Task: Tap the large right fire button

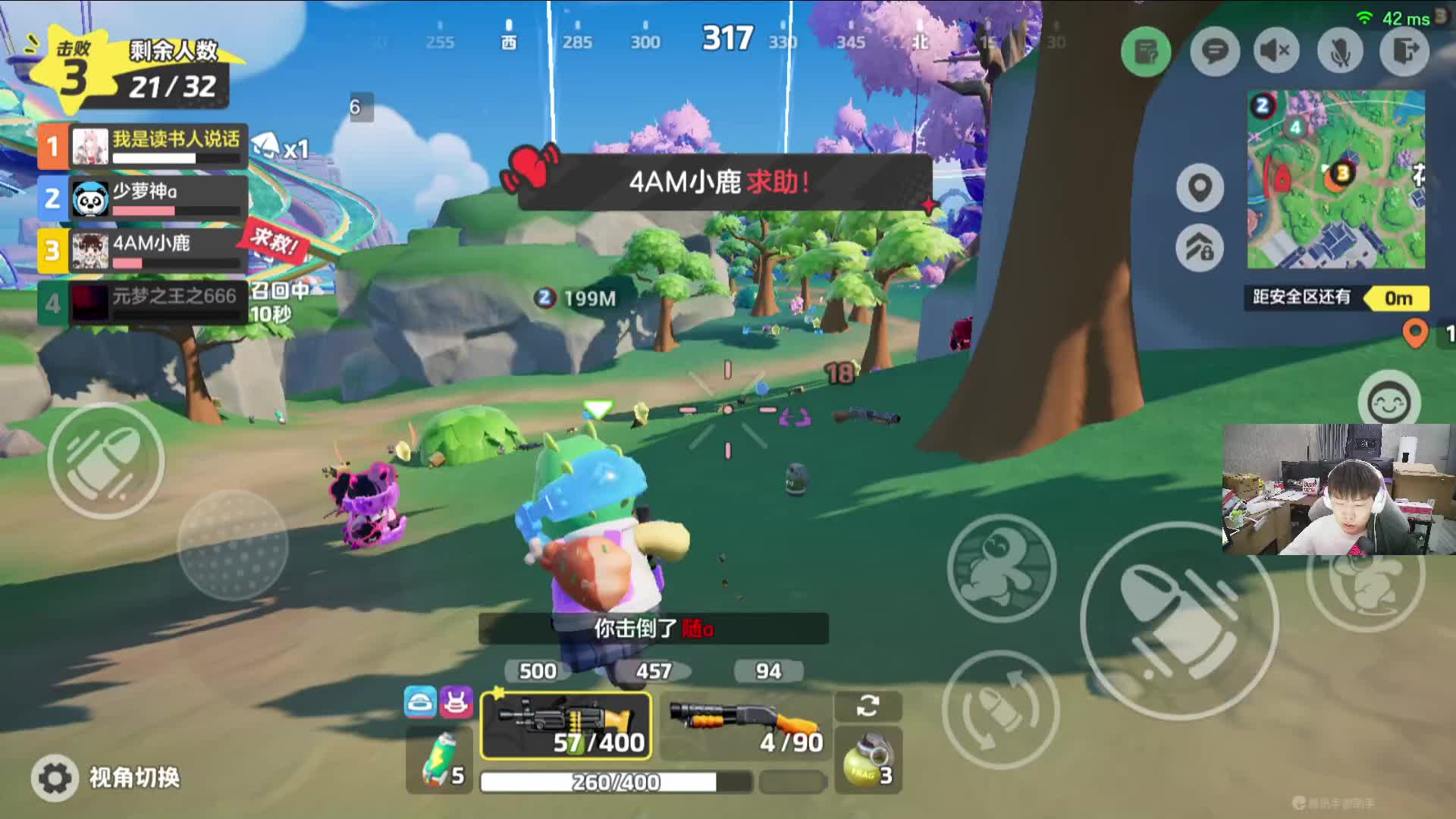Action: 1179,621
